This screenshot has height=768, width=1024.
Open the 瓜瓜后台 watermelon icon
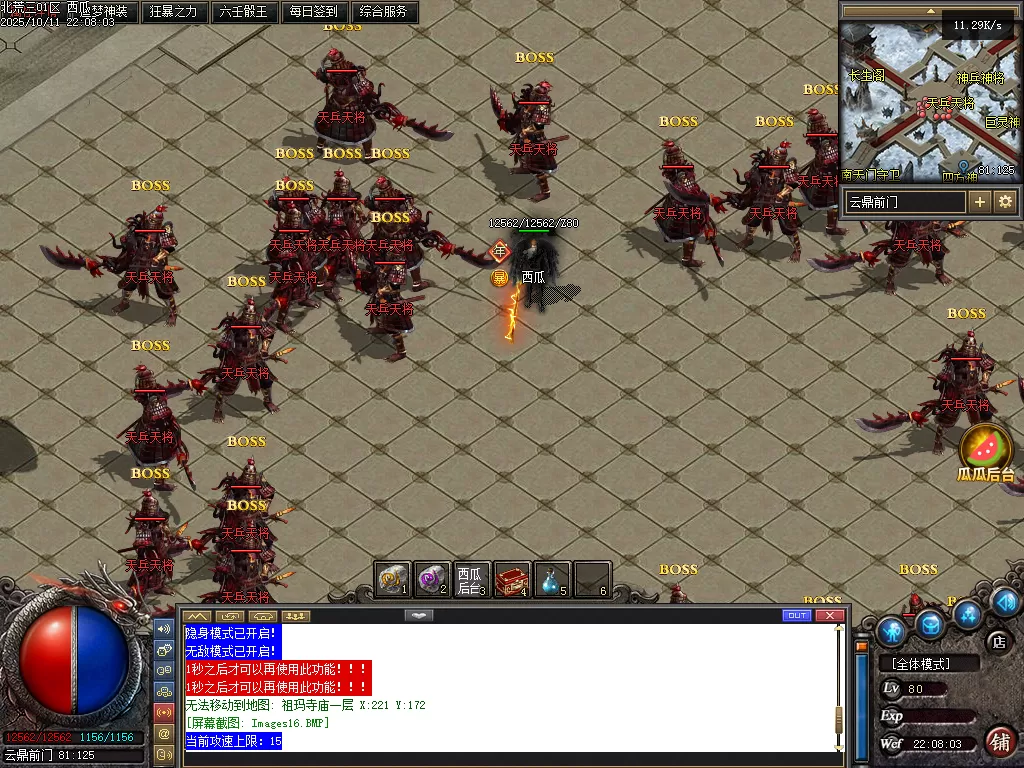pos(986,448)
